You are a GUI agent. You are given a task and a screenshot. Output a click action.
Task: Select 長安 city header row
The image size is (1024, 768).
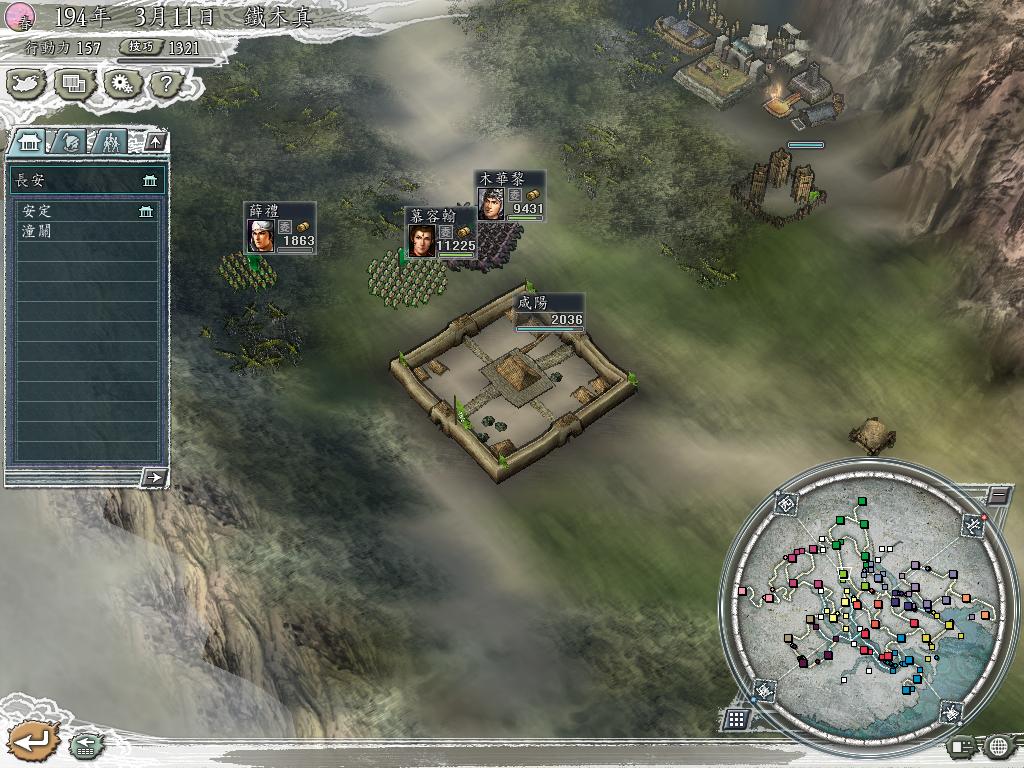87,180
